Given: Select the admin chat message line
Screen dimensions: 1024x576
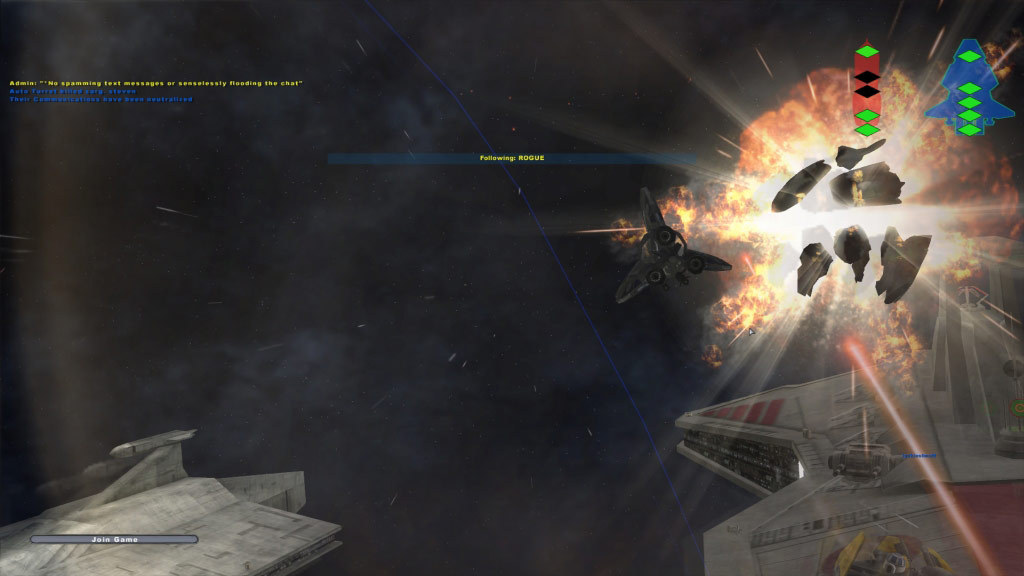Looking at the screenshot, I should click(156, 83).
